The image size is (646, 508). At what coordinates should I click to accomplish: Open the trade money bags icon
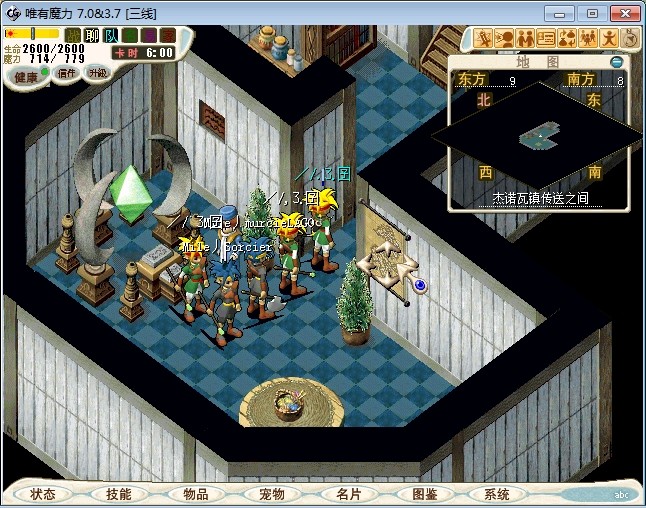(567, 38)
